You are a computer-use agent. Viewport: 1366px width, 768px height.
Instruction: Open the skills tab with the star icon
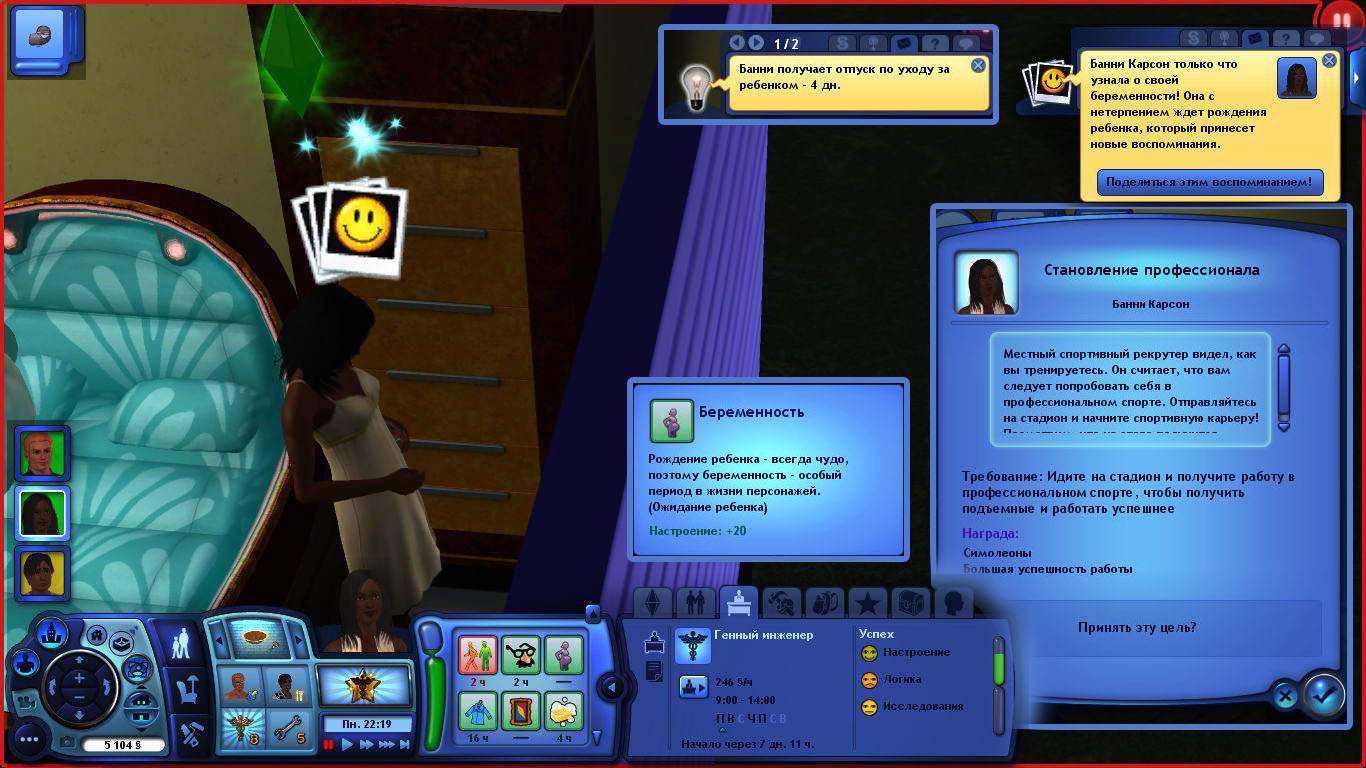point(868,603)
